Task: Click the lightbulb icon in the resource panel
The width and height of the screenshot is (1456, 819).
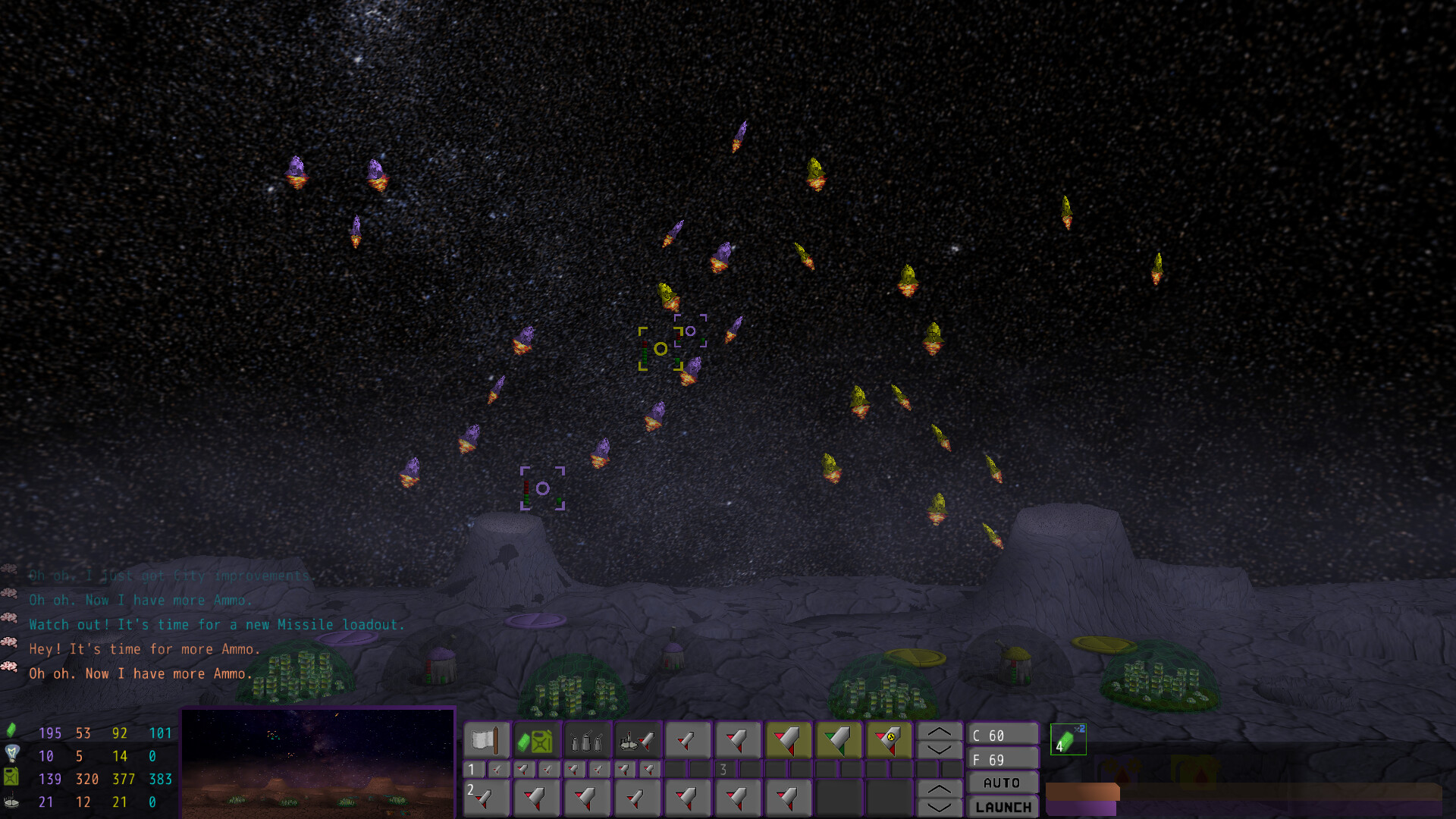Action: click(x=12, y=756)
